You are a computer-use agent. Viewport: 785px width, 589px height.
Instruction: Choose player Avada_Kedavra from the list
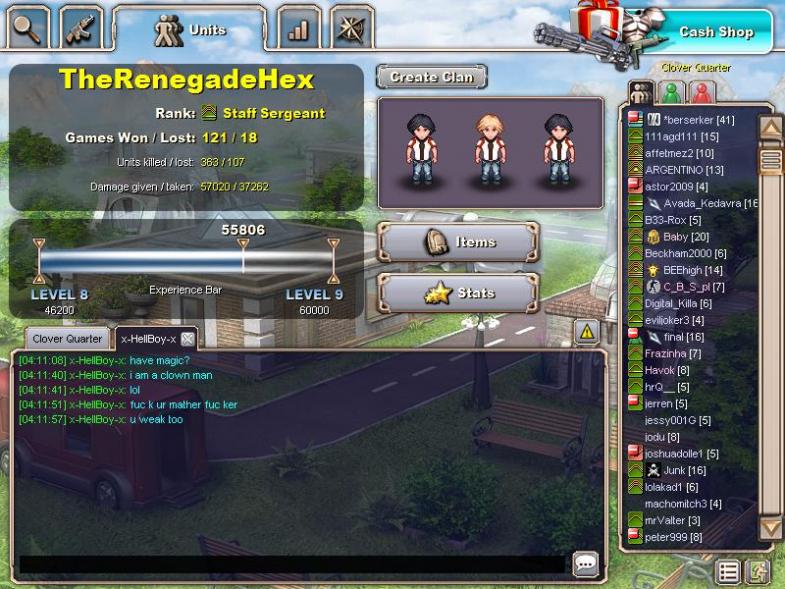pos(708,203)
